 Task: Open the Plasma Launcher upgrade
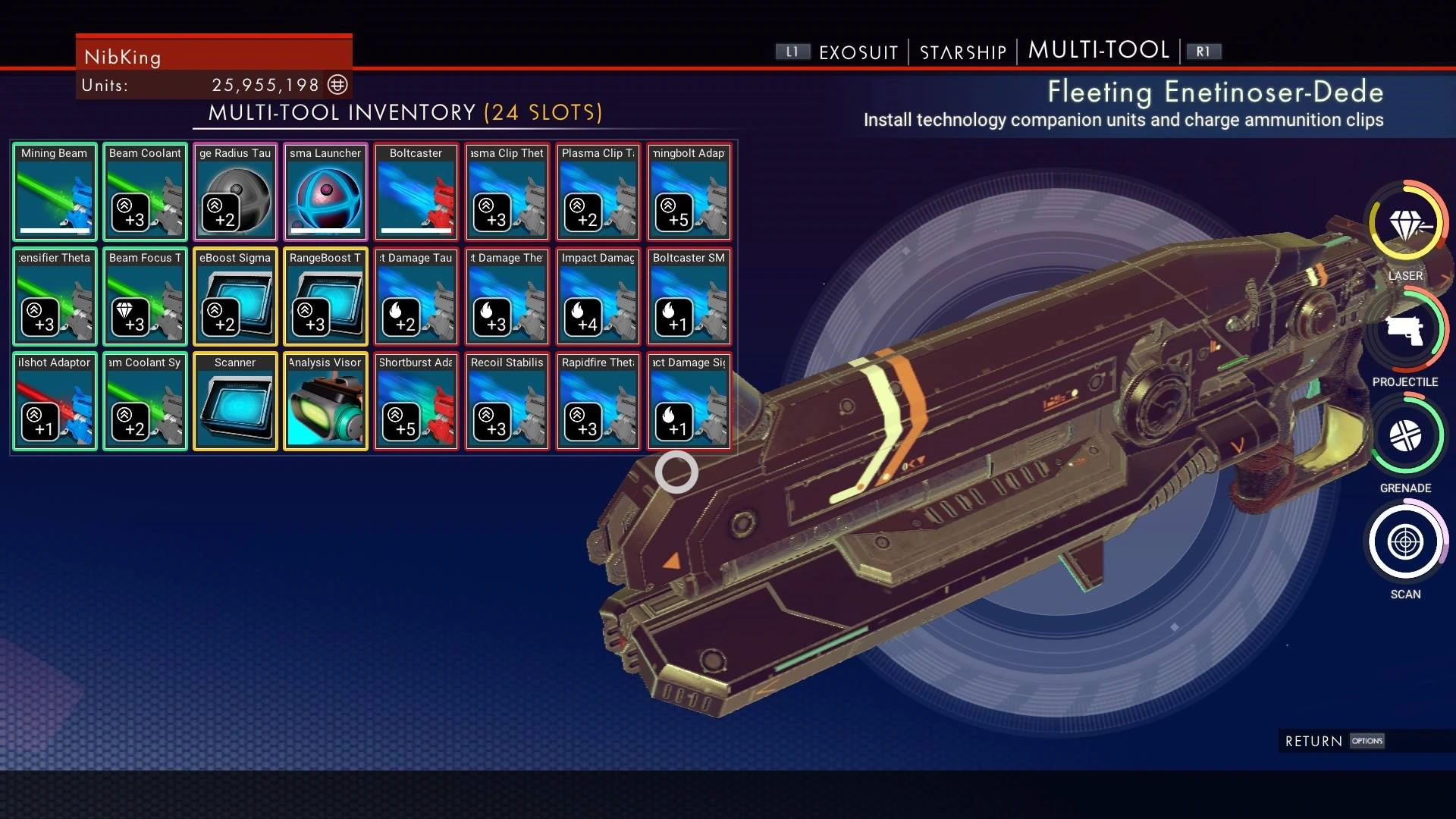tap(325, 191)
